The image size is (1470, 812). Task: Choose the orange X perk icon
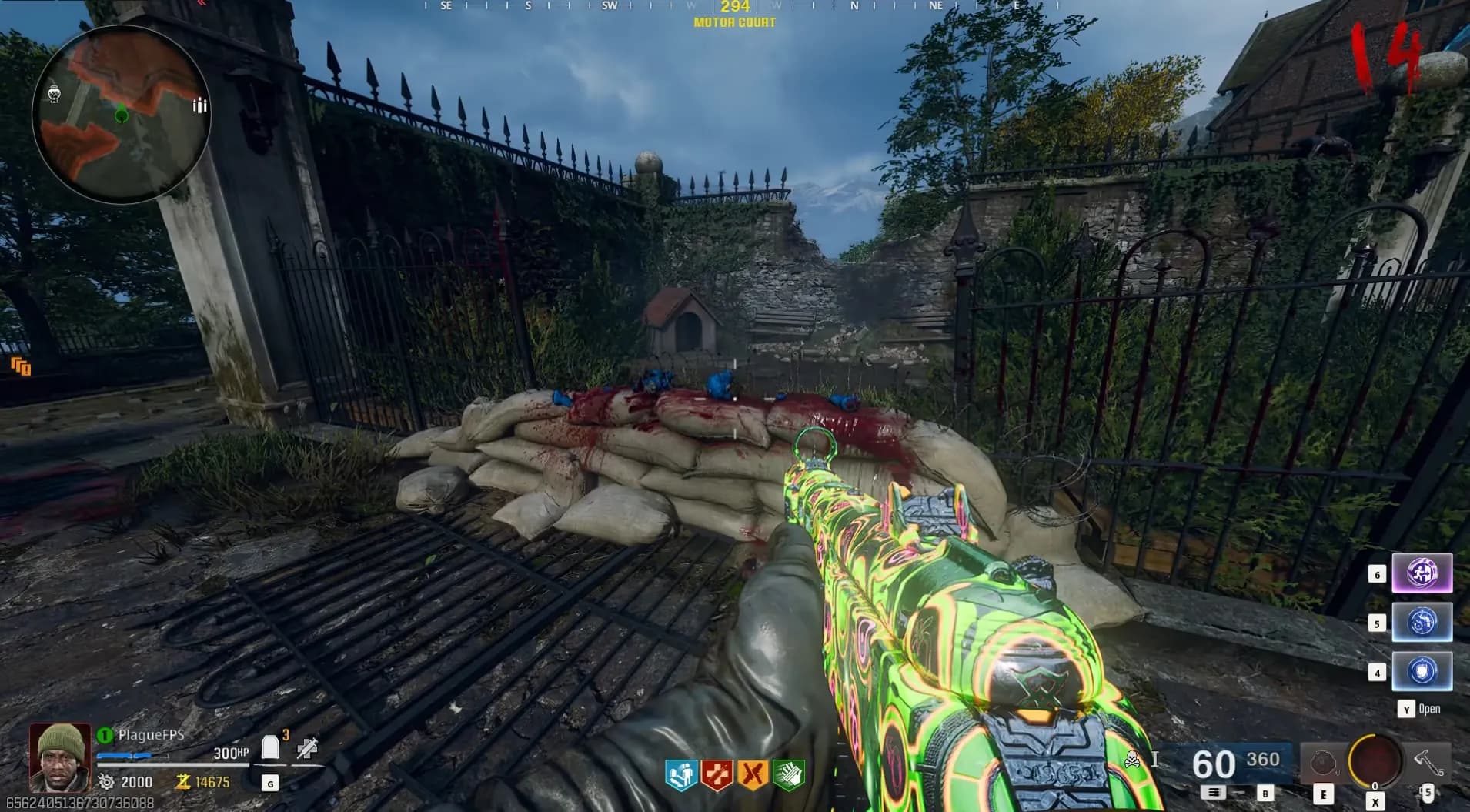pos(753,774)
